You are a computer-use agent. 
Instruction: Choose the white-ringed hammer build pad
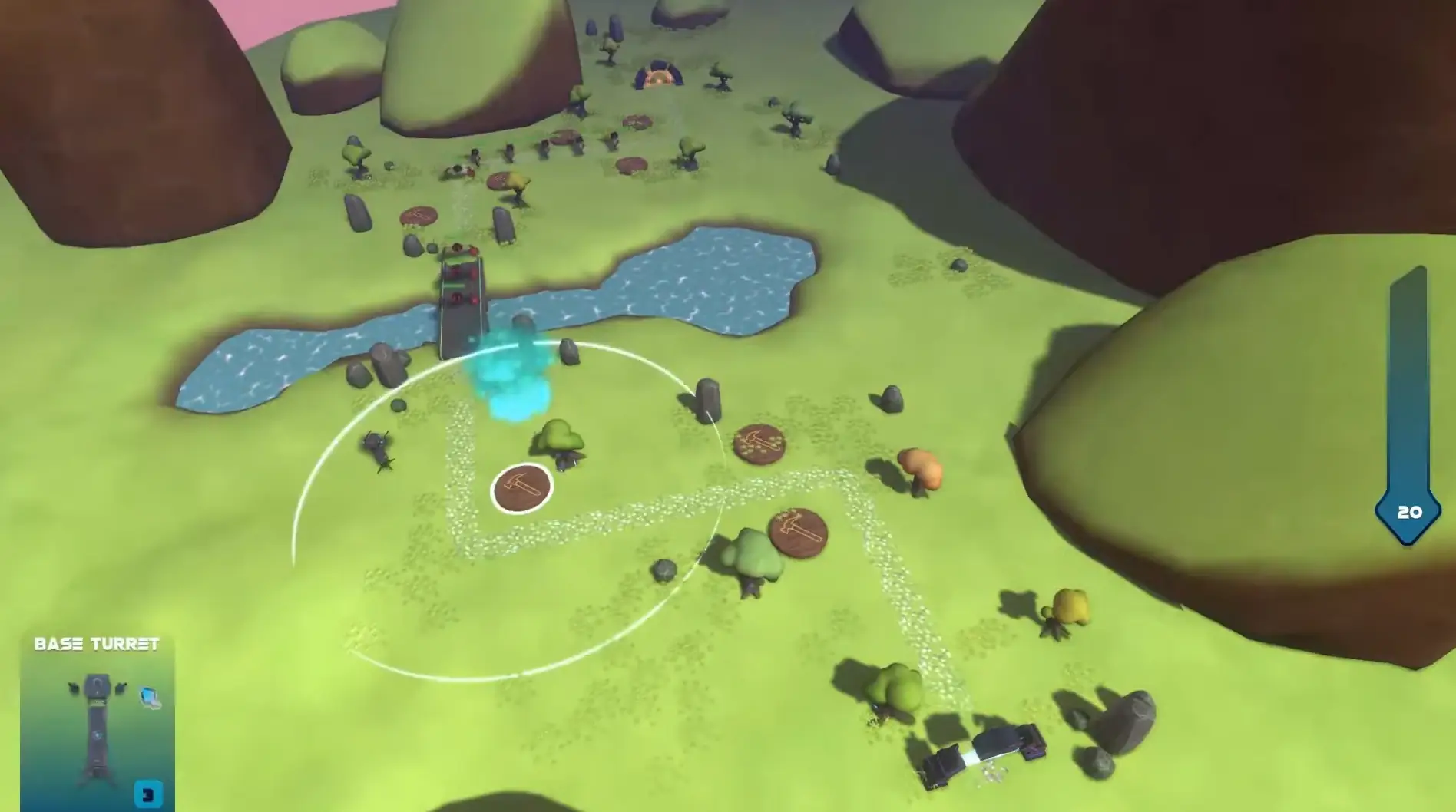tap(521, 489)
